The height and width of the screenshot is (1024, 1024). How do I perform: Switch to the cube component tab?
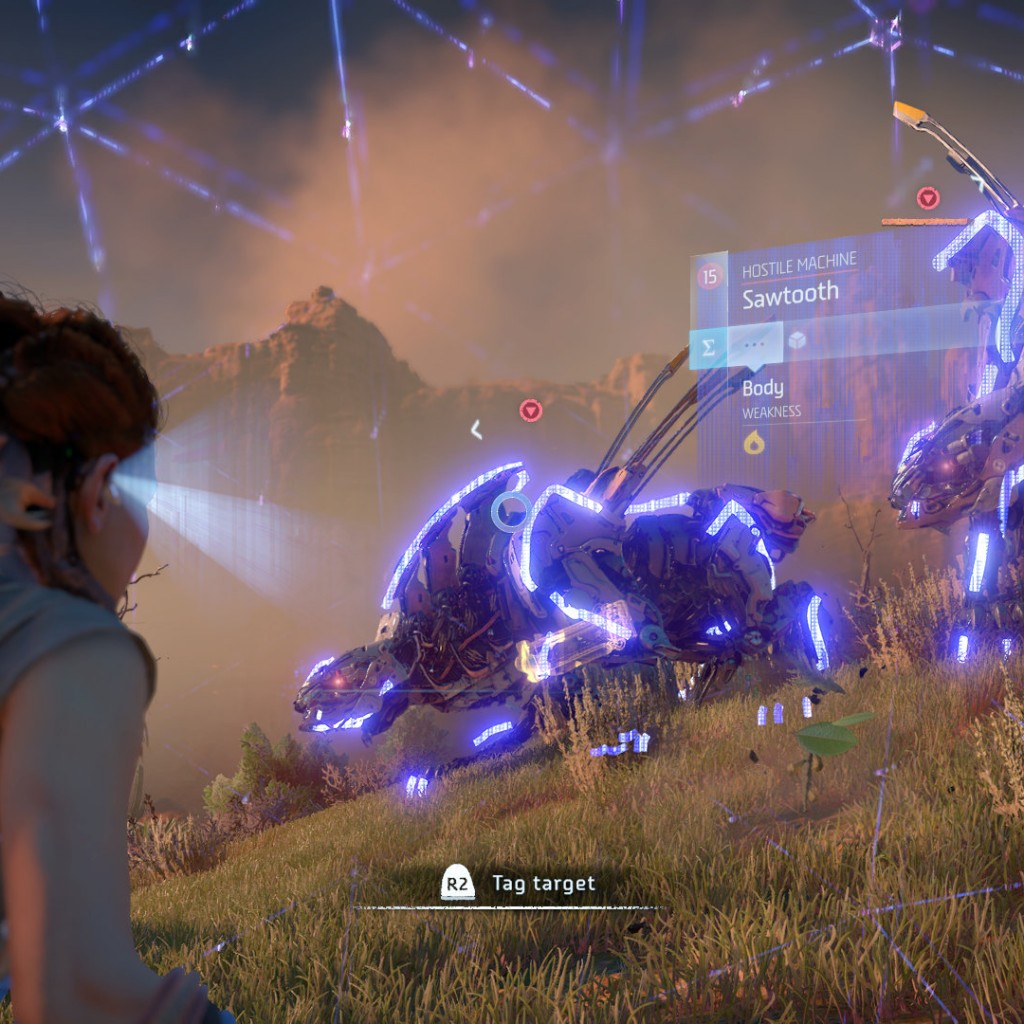click(x=797, y=342)
